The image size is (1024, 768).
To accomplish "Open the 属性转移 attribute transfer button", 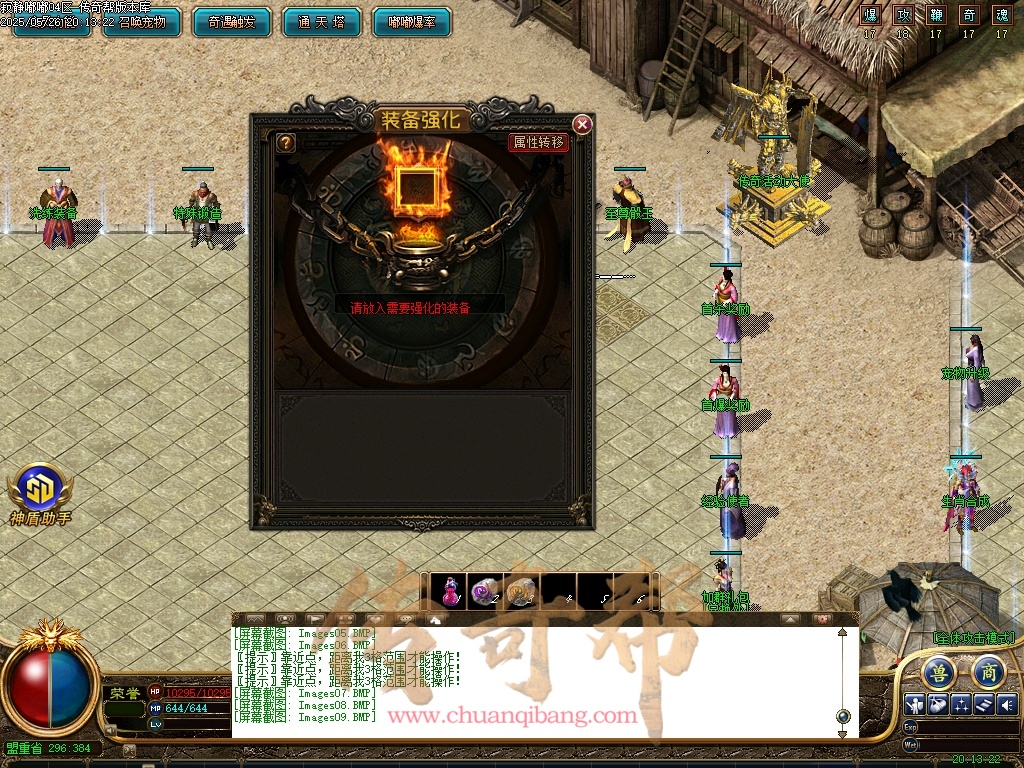I will coord(539,143).
